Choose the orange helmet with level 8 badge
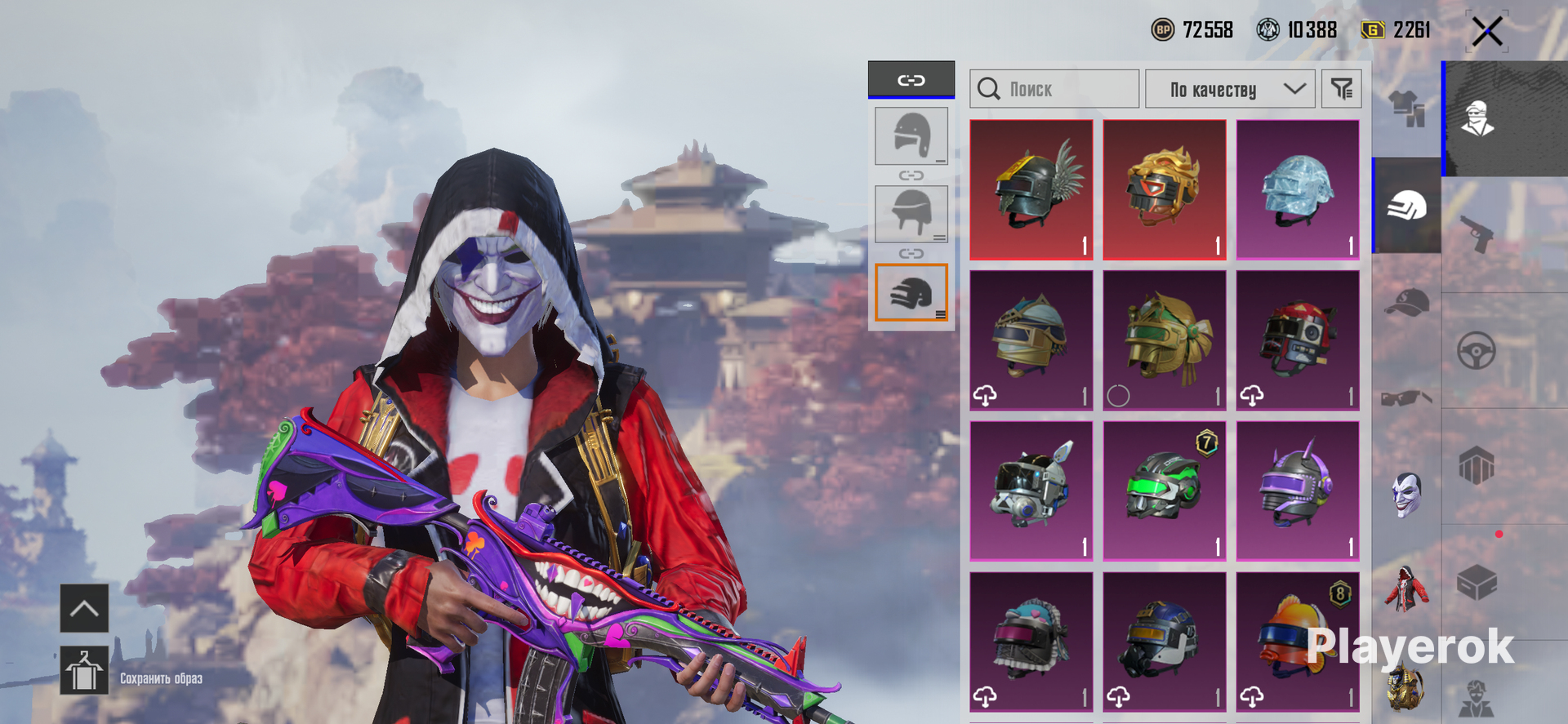This screenshot has height=724, width=1568. (x=1298, y=642)
